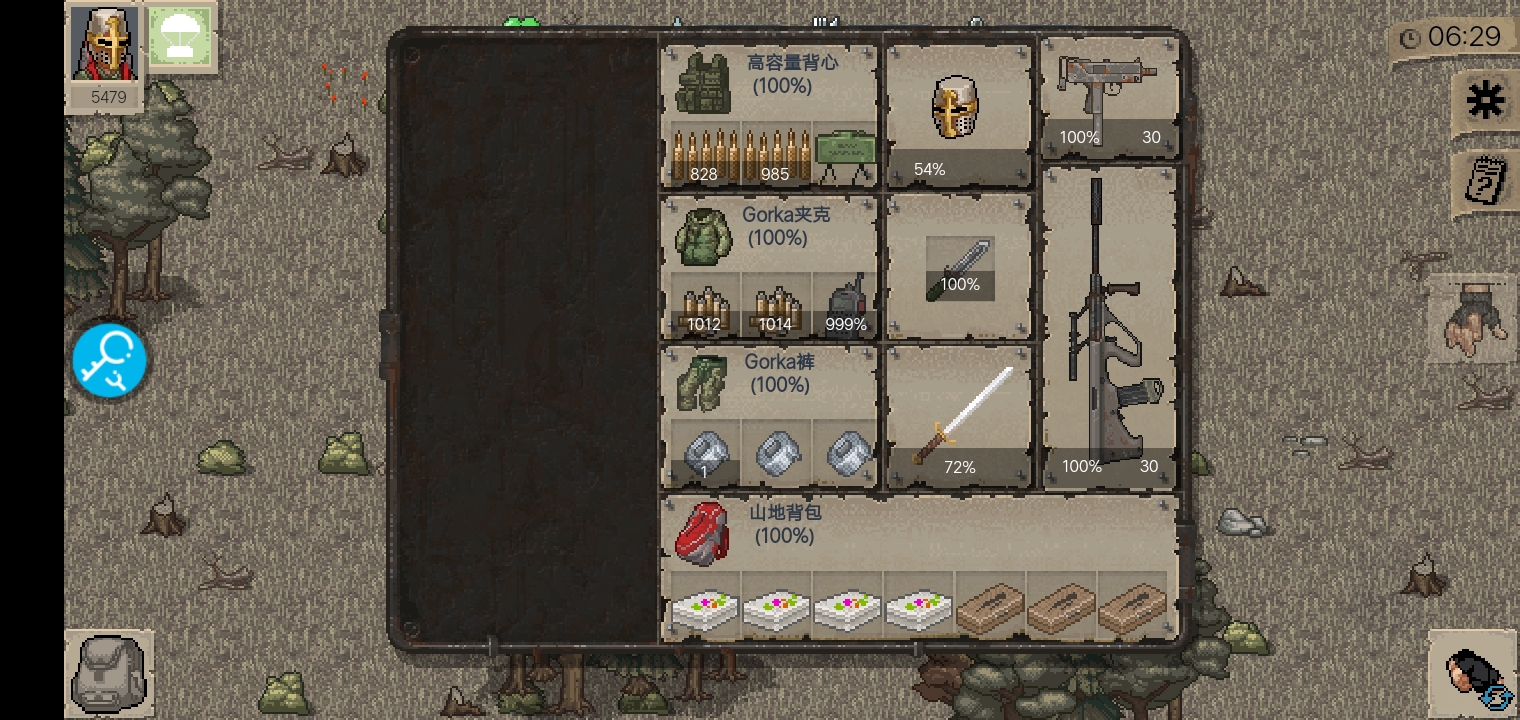Choose the green claymore mine item

846,155
